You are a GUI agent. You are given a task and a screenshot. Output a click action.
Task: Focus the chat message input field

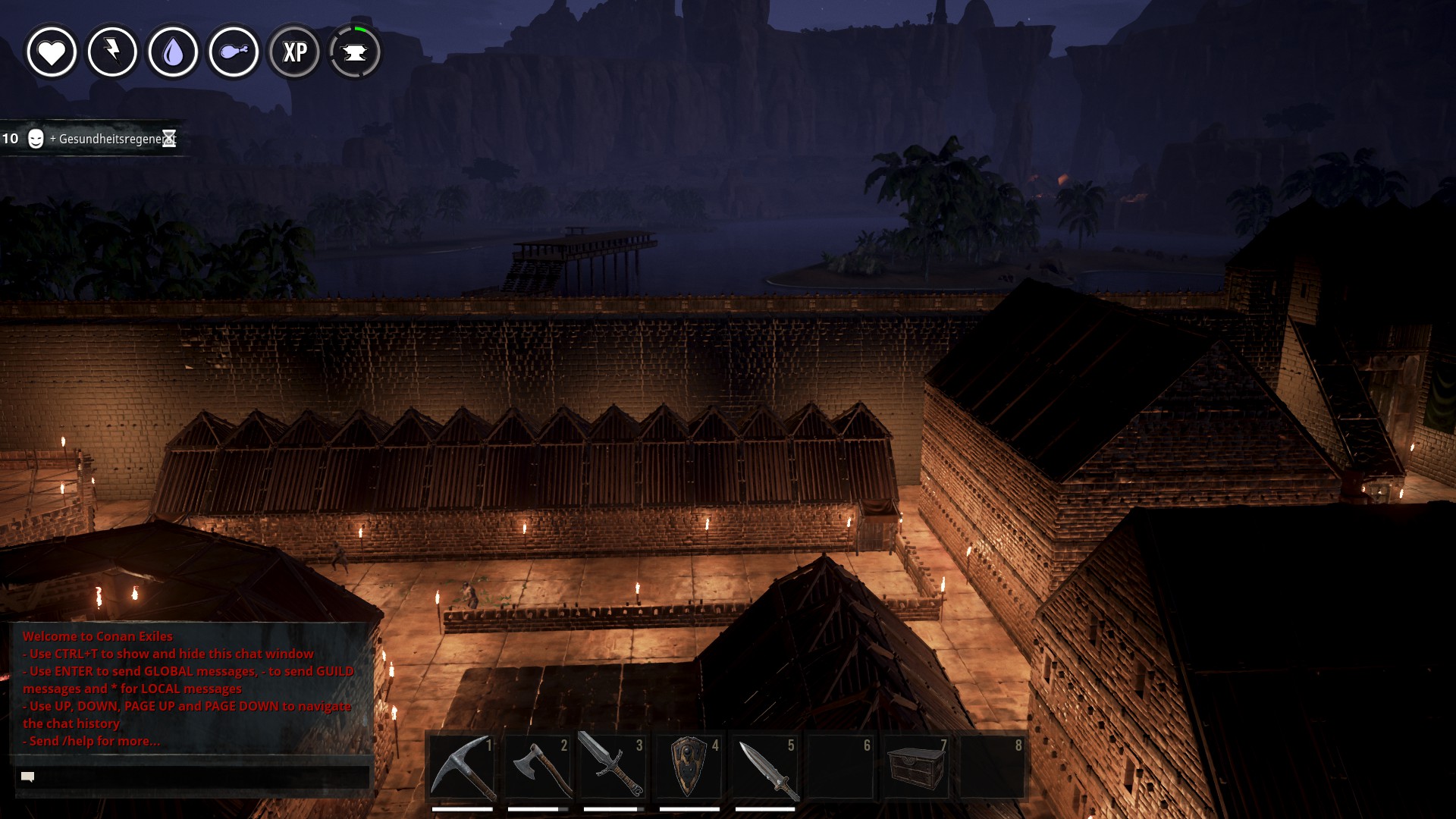(193, 777)
